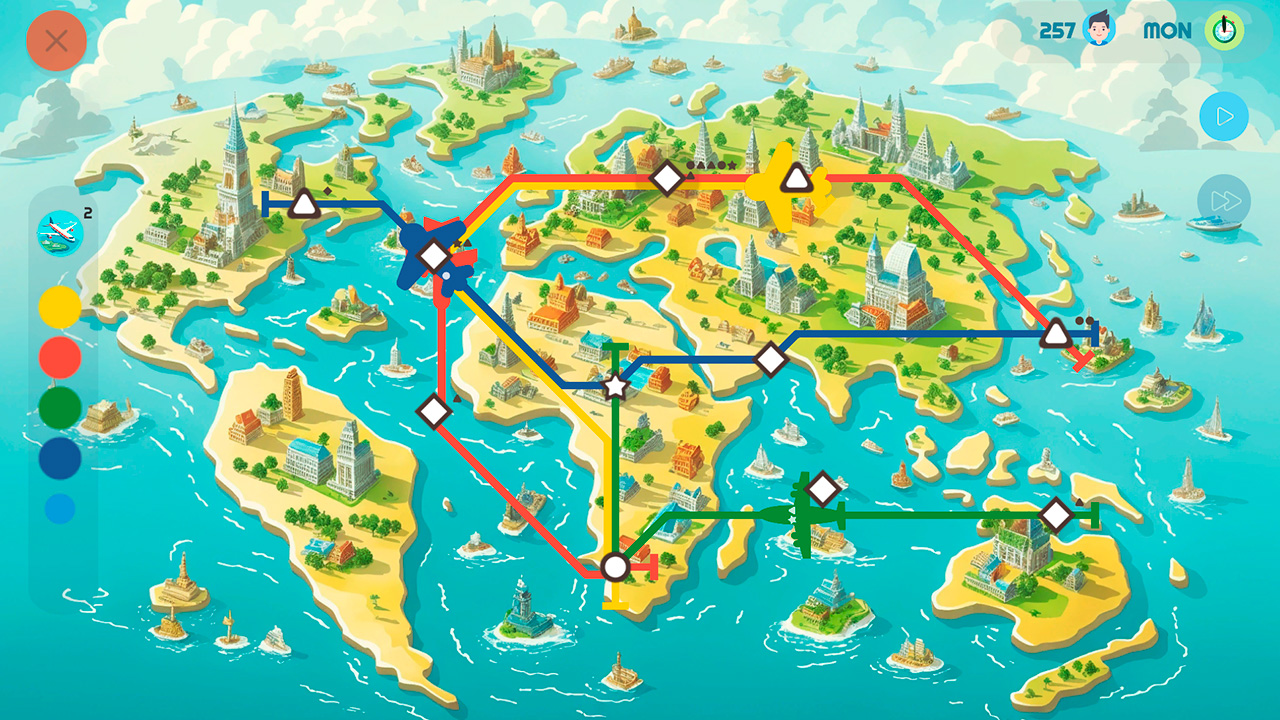
Task: Select the unused light blue line swatch
Action: pos(58,506)
